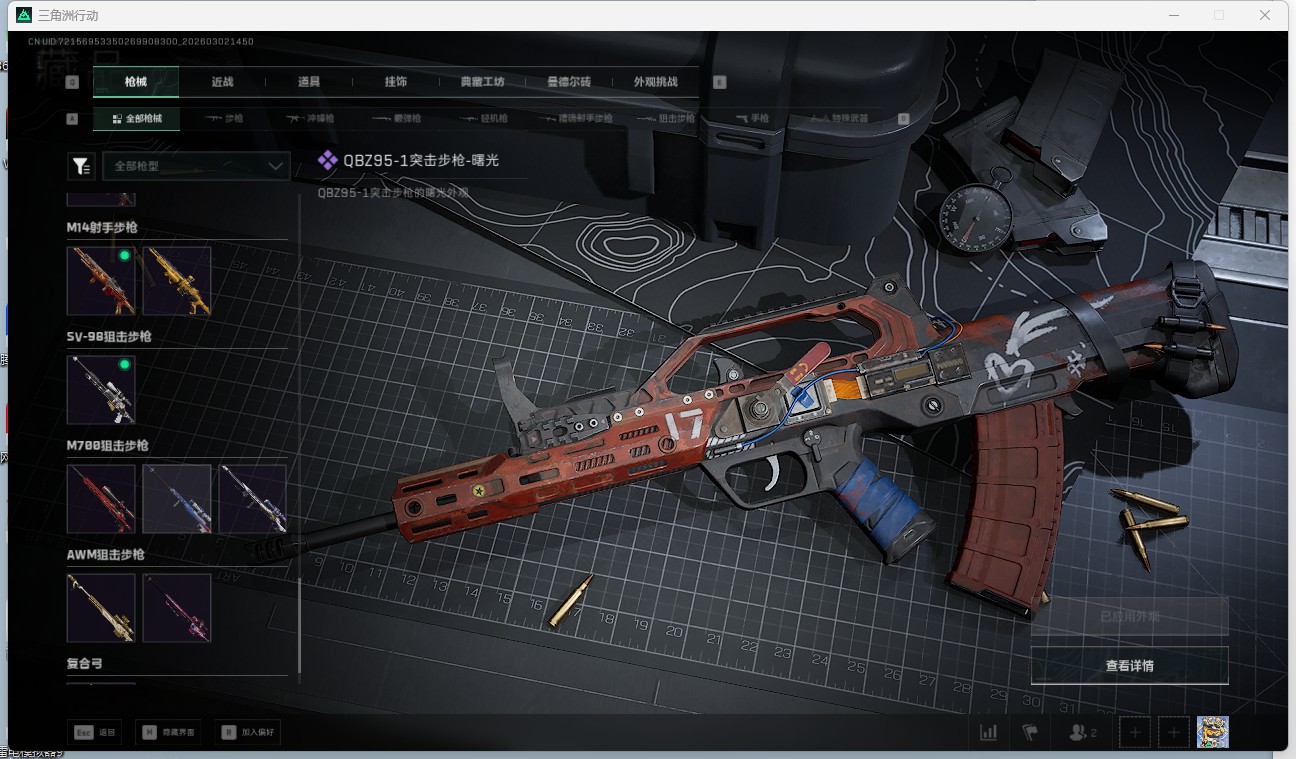Click the 查看详情 details button
The width and height of the screenshot is (1296, 759).
(1129, 665)
